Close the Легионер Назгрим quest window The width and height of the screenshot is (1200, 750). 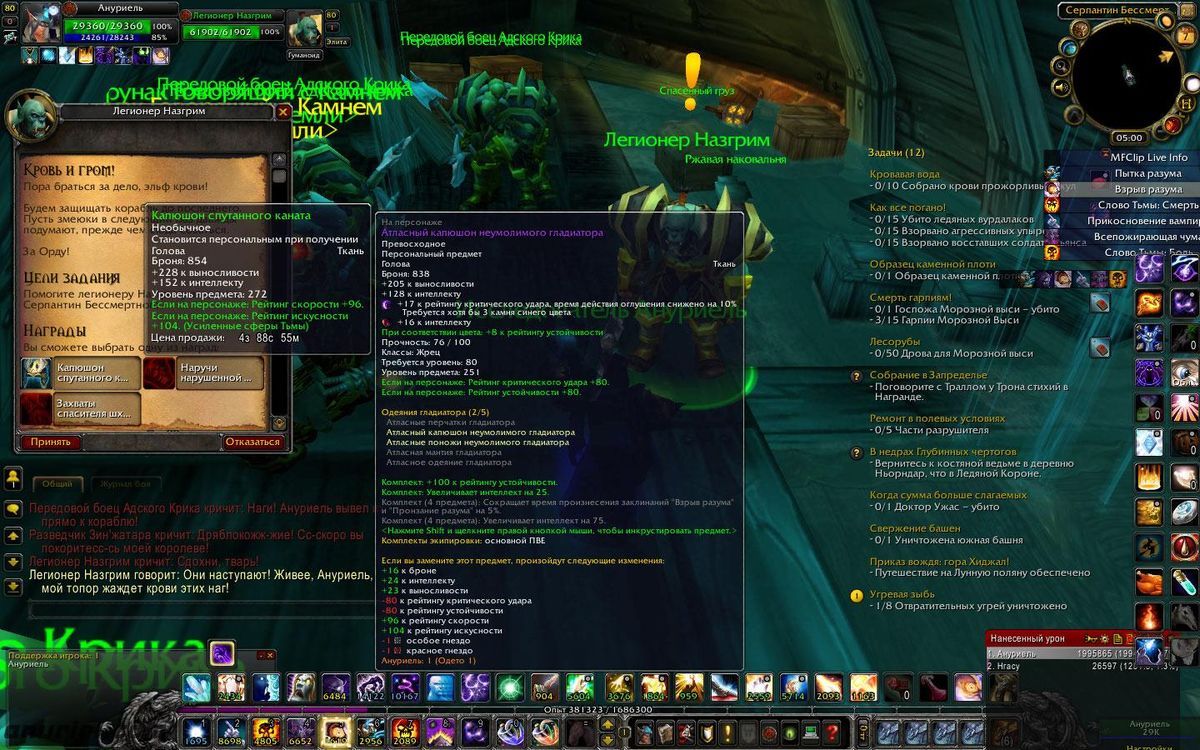click(283, 111)
